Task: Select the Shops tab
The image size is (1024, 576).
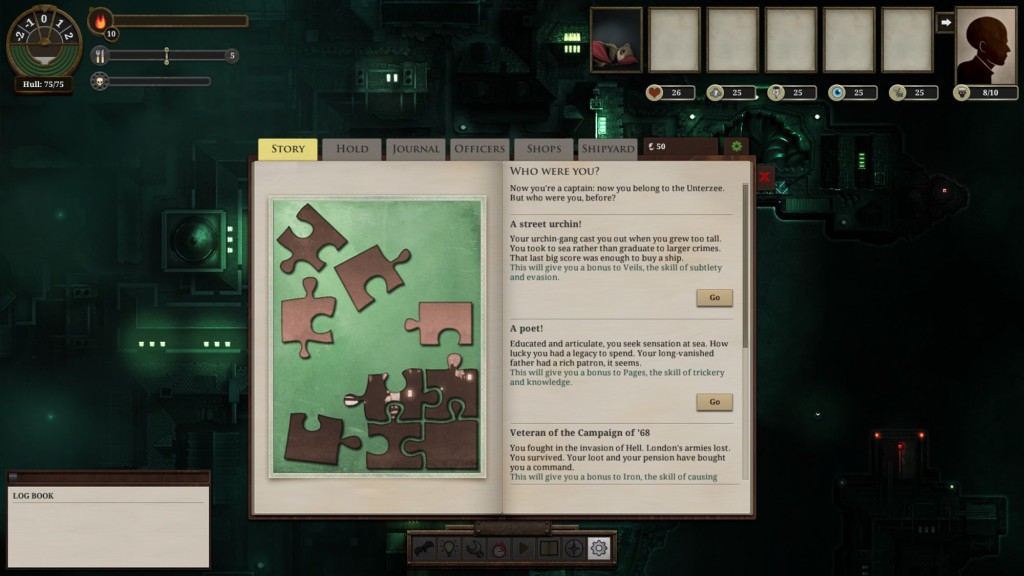Action: coord(544,149)
